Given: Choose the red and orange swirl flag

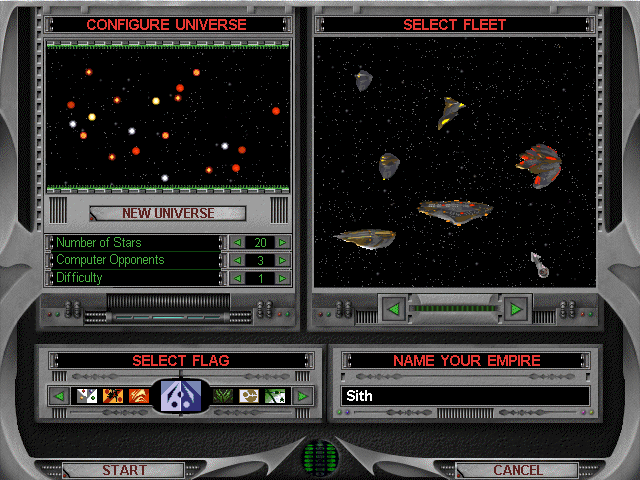Looking at the screenshot, I should point(139,396).
